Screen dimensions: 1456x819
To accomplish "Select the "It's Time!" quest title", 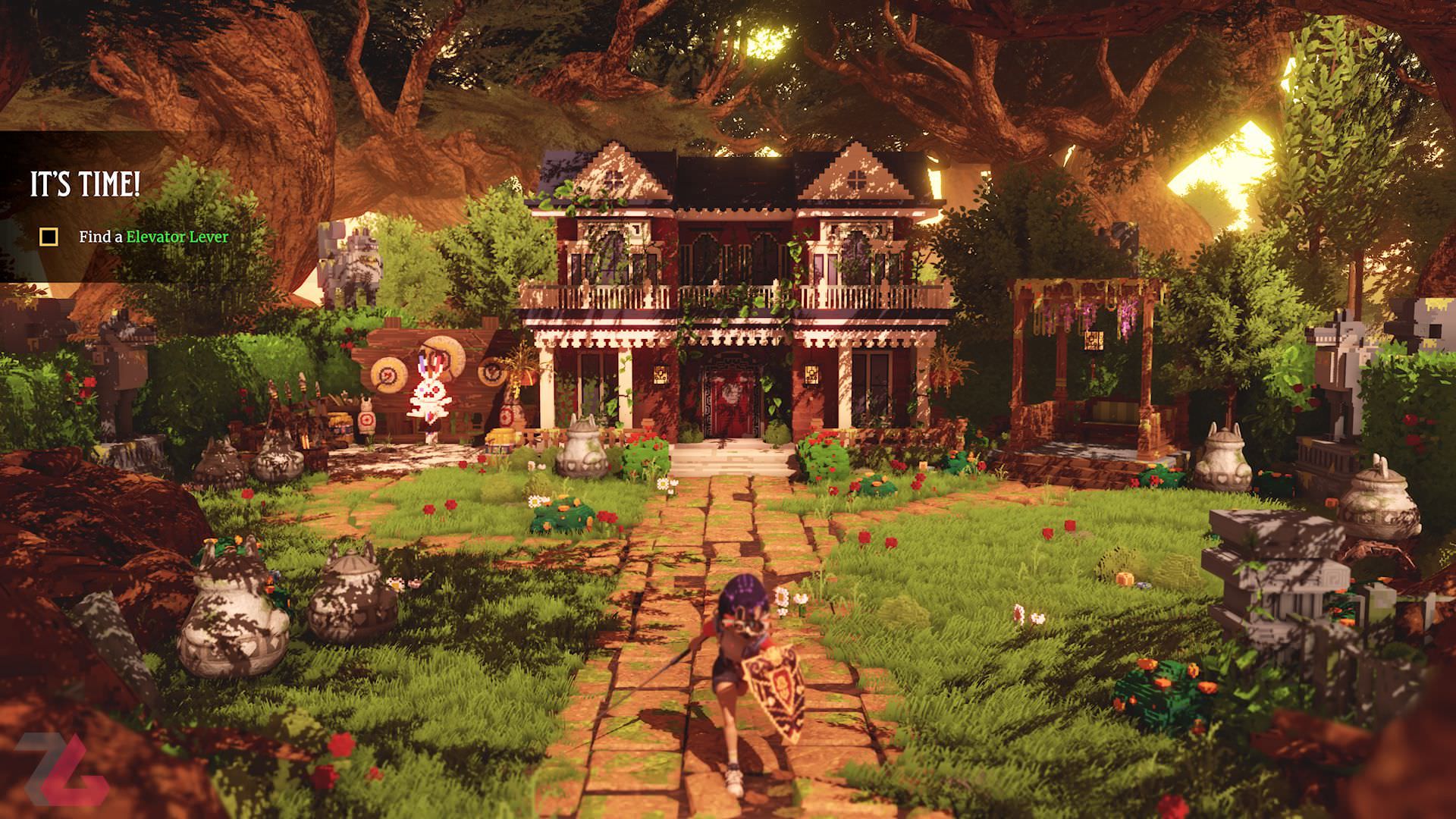I will (x=85, y=185).
